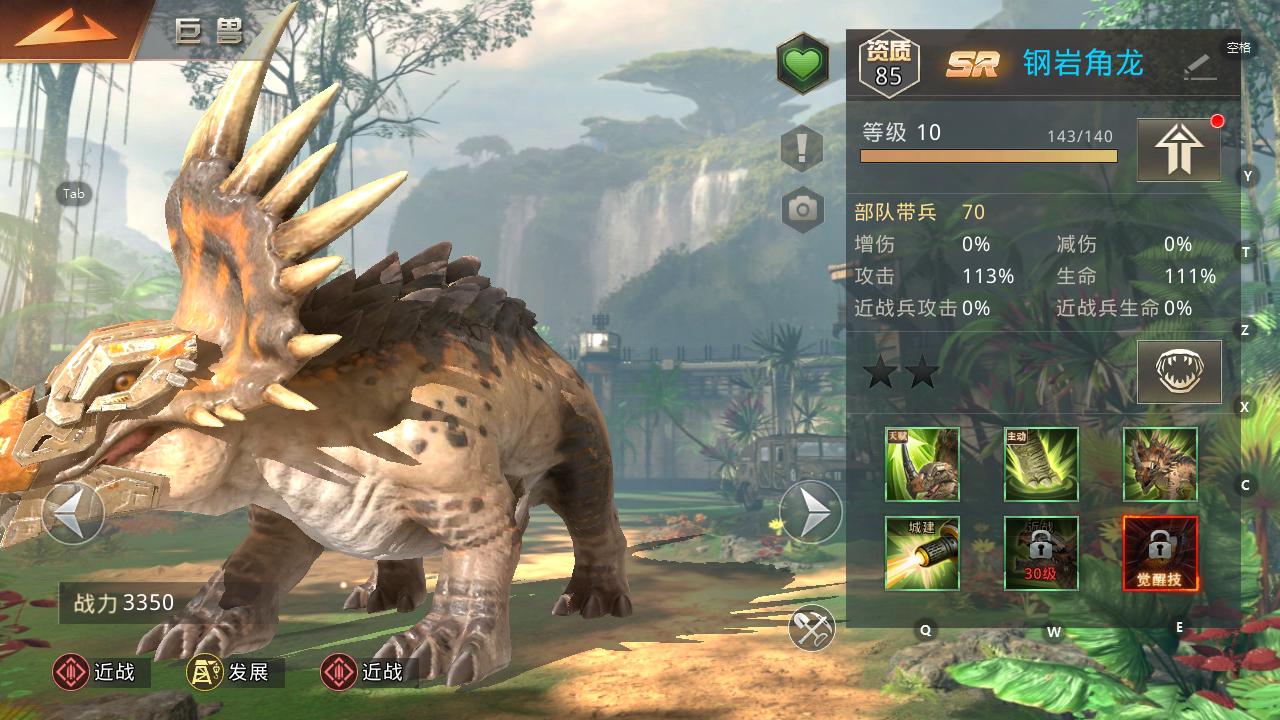Inspect the locked 觉醒技 awakening skill
This screenshot has width=1280, height=720.
(1160, 553)
